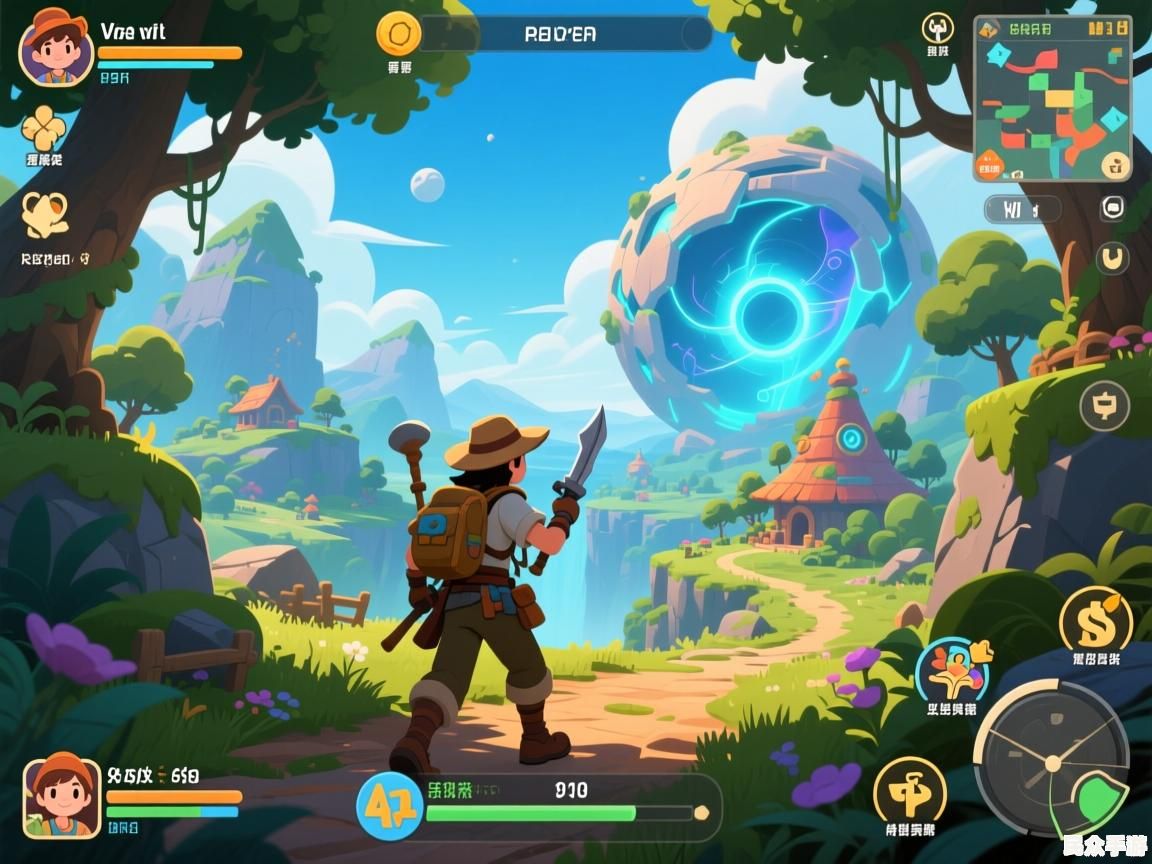Open the chat bubble icon
Viewport: 1152px width, 864px height.
pyautogui.click(x=1111, y=208)
